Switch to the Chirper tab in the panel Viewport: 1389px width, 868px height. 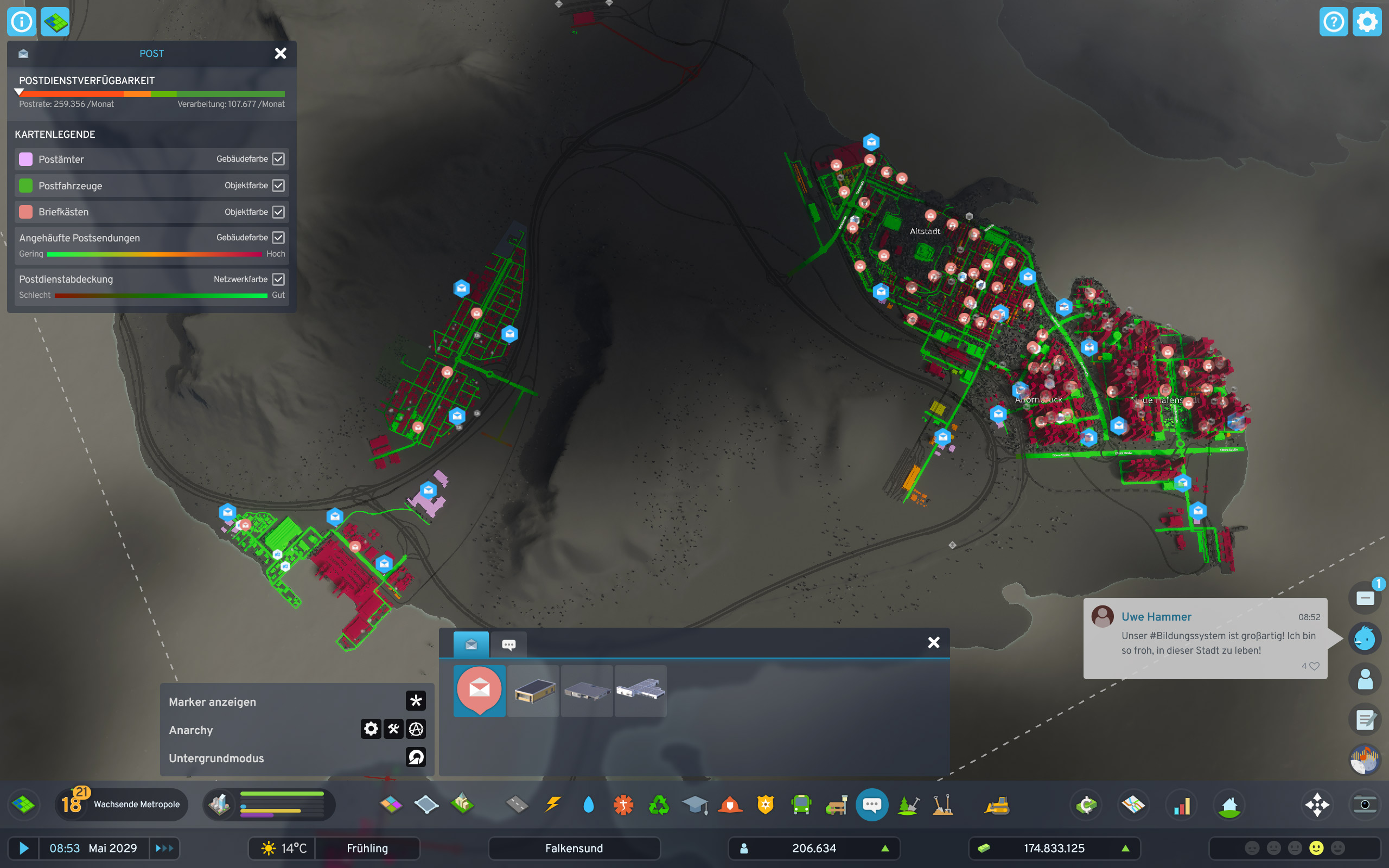tap(508, 644)
